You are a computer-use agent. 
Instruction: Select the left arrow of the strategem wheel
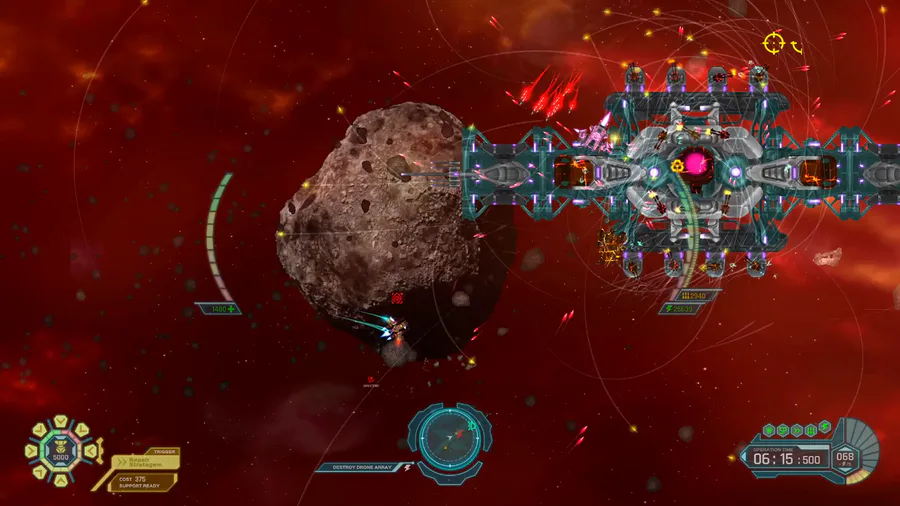[30, 452]
